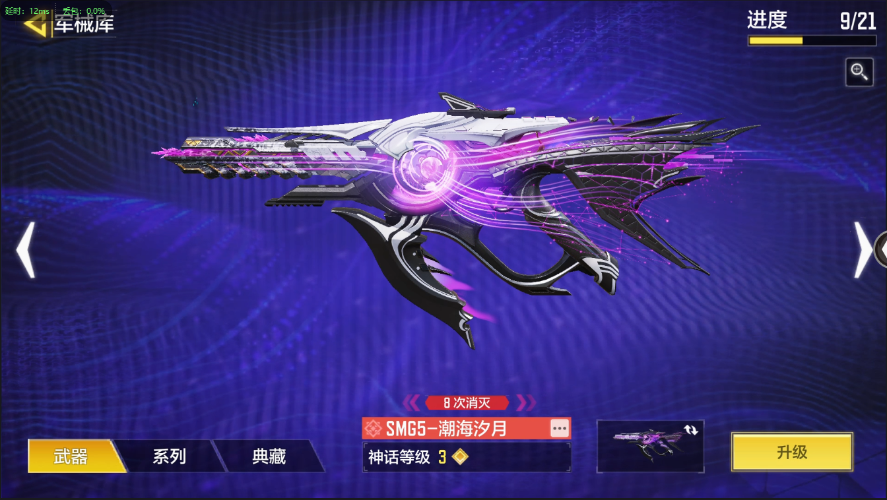This screenshot has width=887, height=500.
Task: Click the weapon swap thumbnail
Action: 650,446
